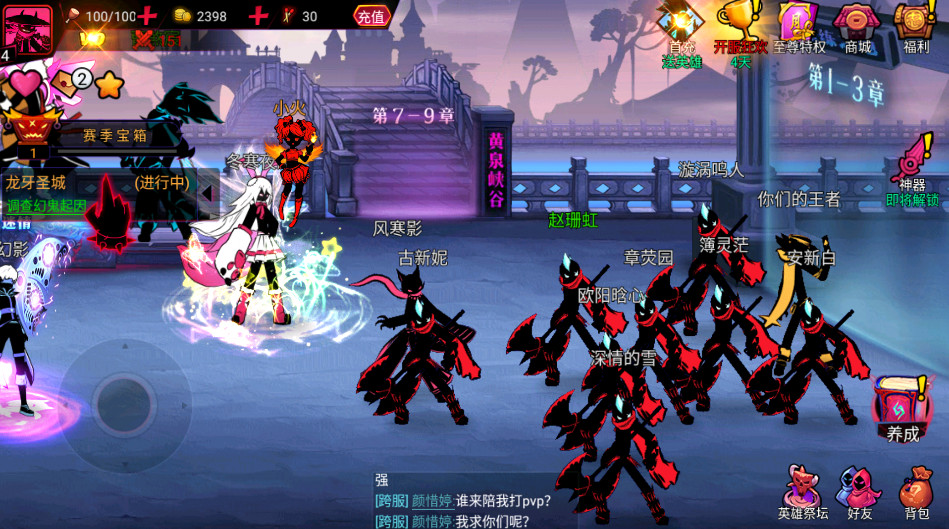
Task: Open the 背包 backpack
Action: pyautogui.click(x=916, y=491)
